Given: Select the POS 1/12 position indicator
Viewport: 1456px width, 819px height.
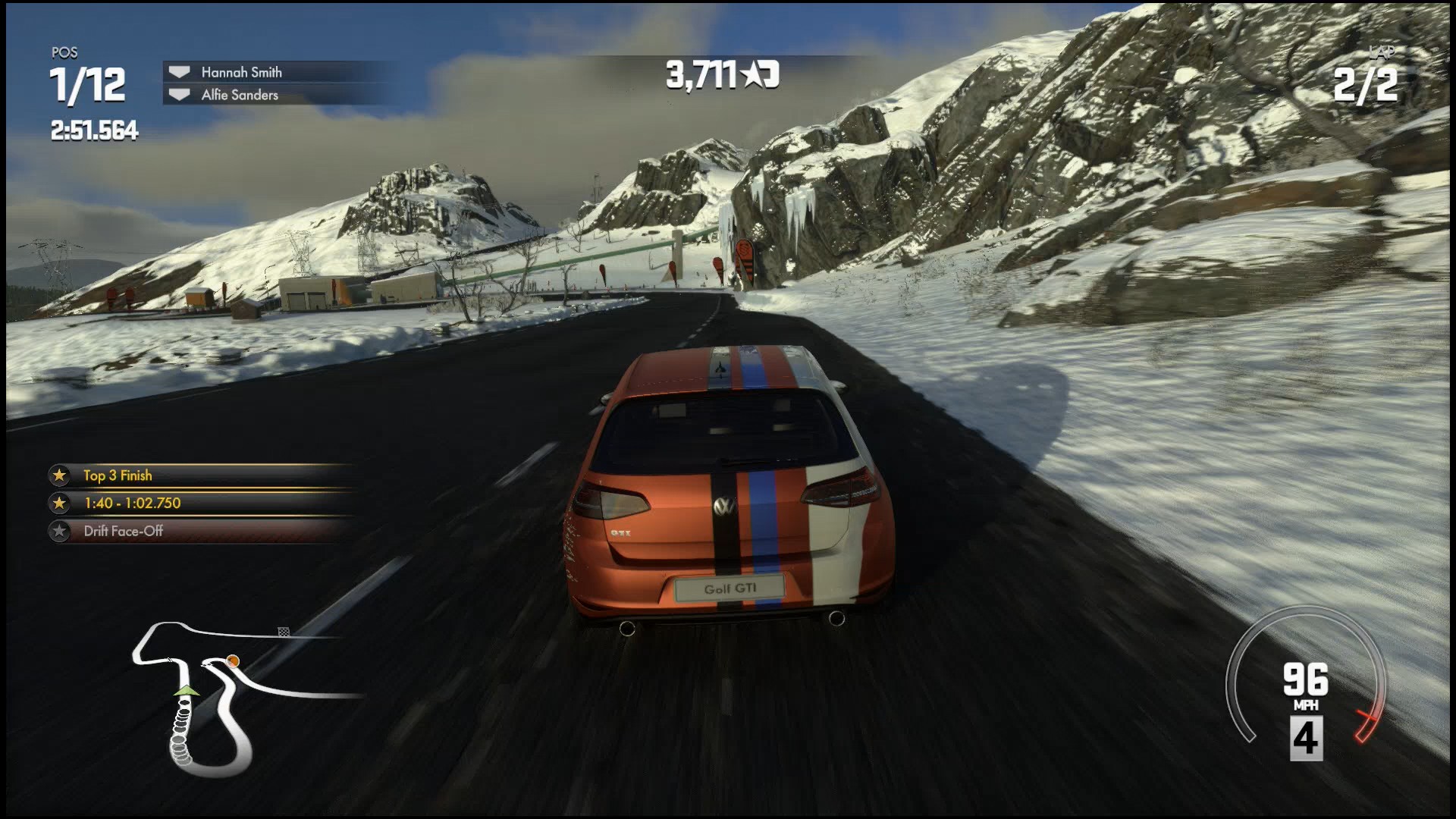Looking at the screenshot, I should [86, 83].
